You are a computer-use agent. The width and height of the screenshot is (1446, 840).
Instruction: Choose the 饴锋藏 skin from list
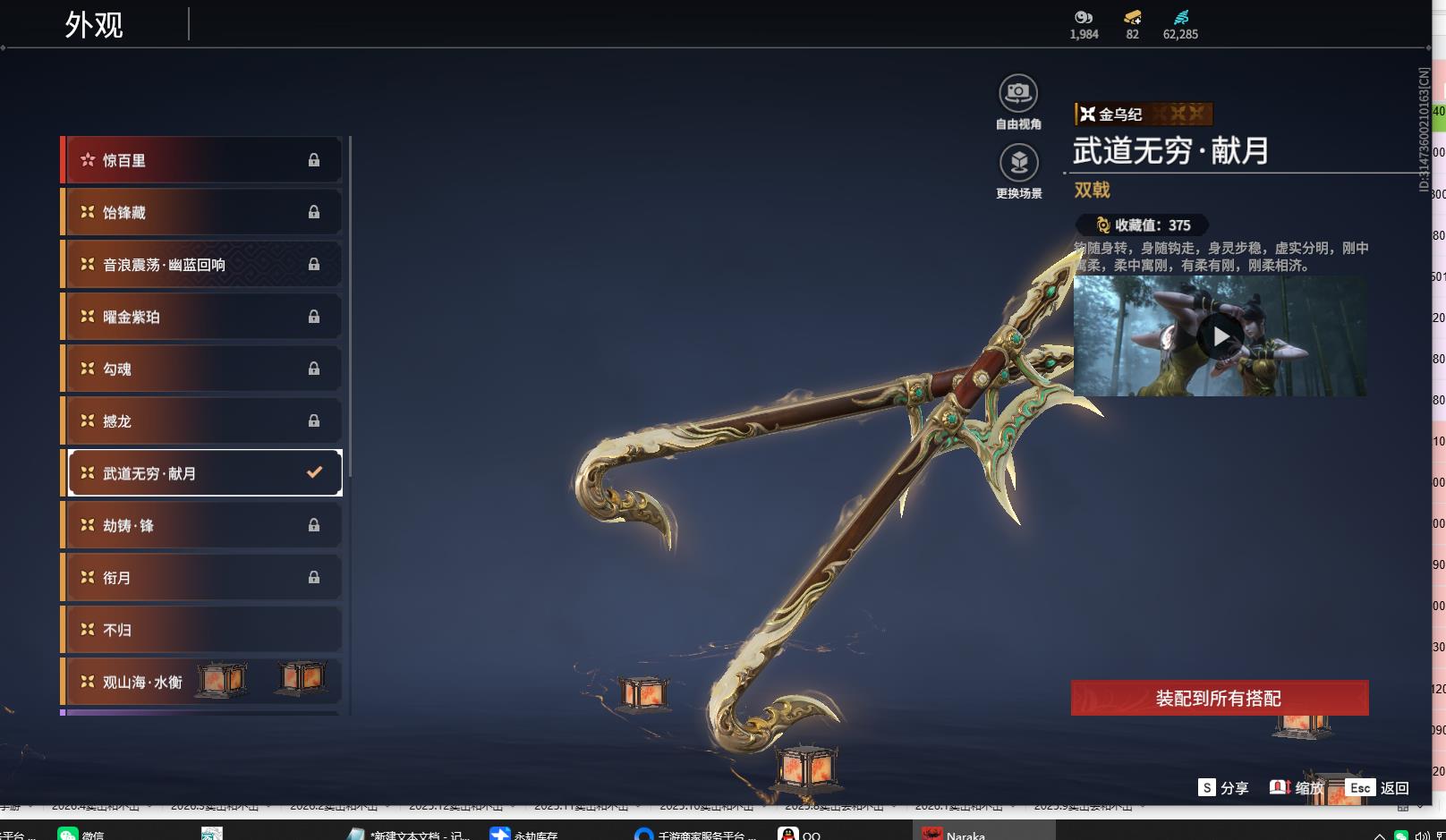(x=203, y=212)
